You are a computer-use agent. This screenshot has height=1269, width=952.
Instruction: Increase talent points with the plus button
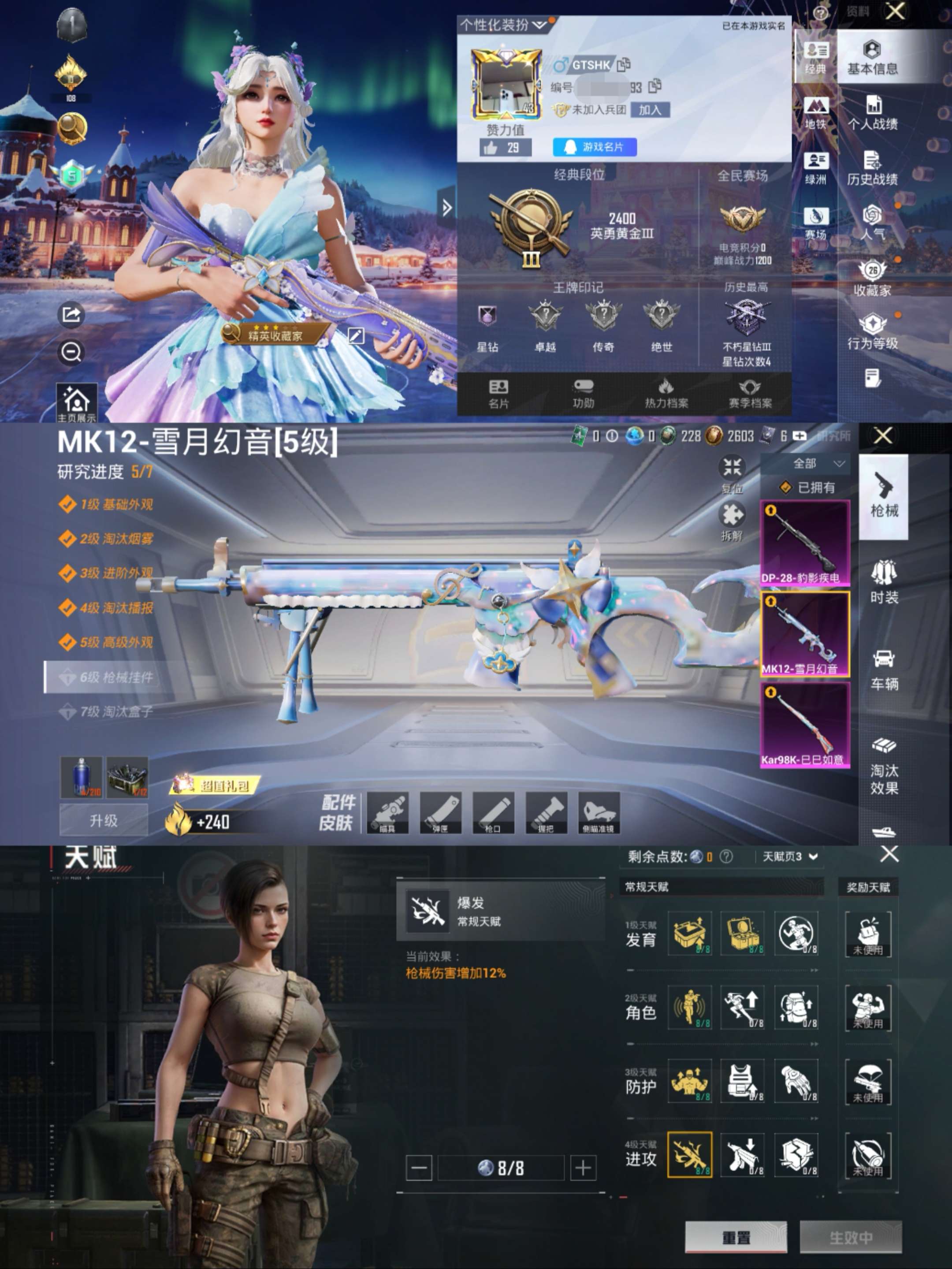tap(583, 1168)
